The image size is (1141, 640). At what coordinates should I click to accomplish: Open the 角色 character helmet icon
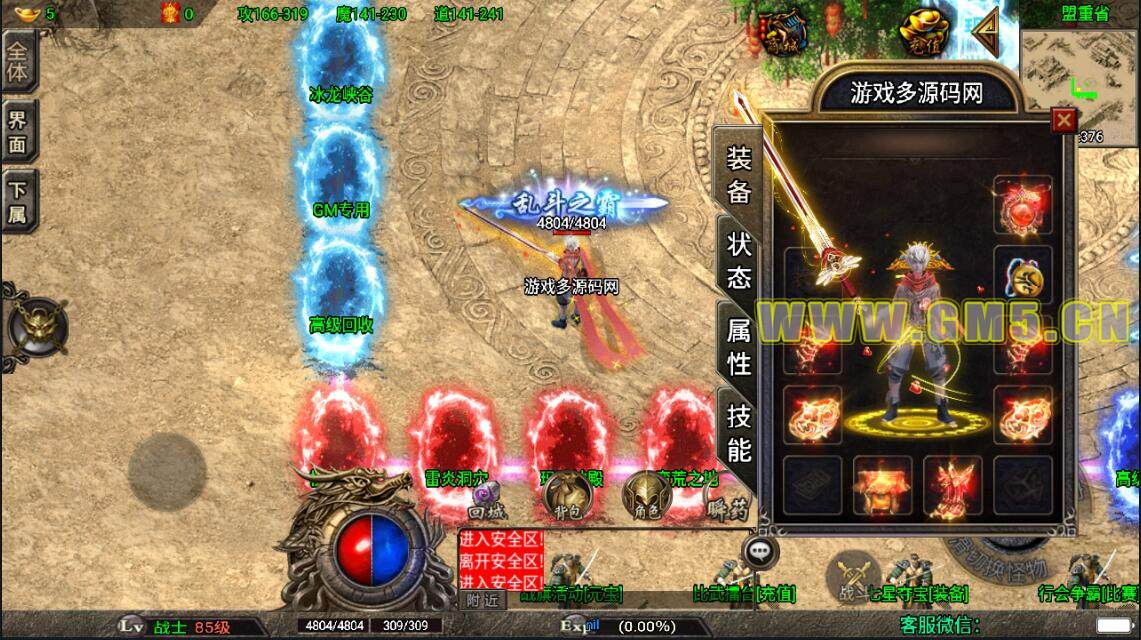tap(645, 494)
